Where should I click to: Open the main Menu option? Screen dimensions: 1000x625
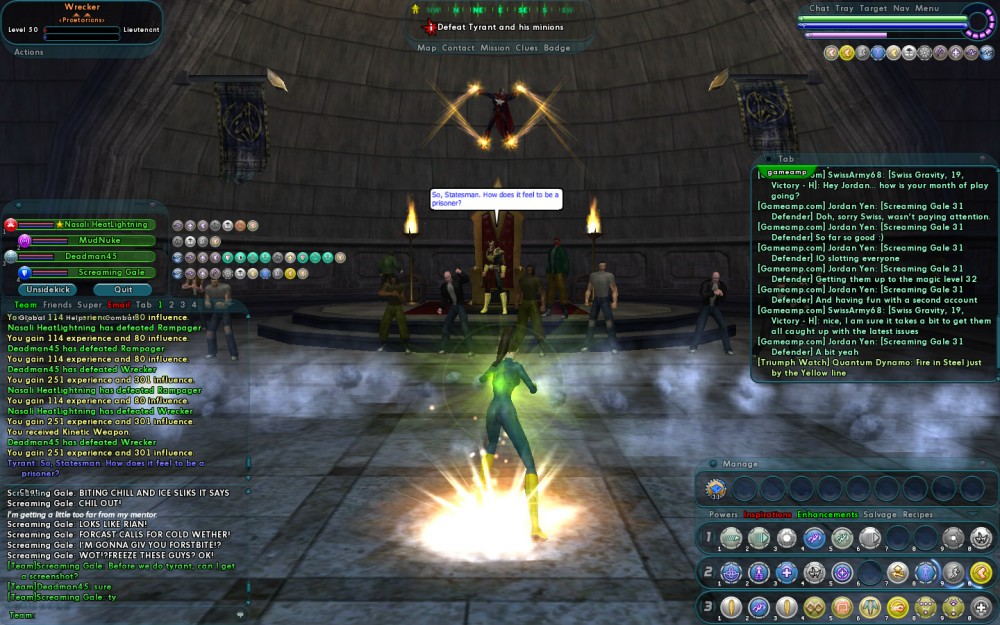click(927, 8)
